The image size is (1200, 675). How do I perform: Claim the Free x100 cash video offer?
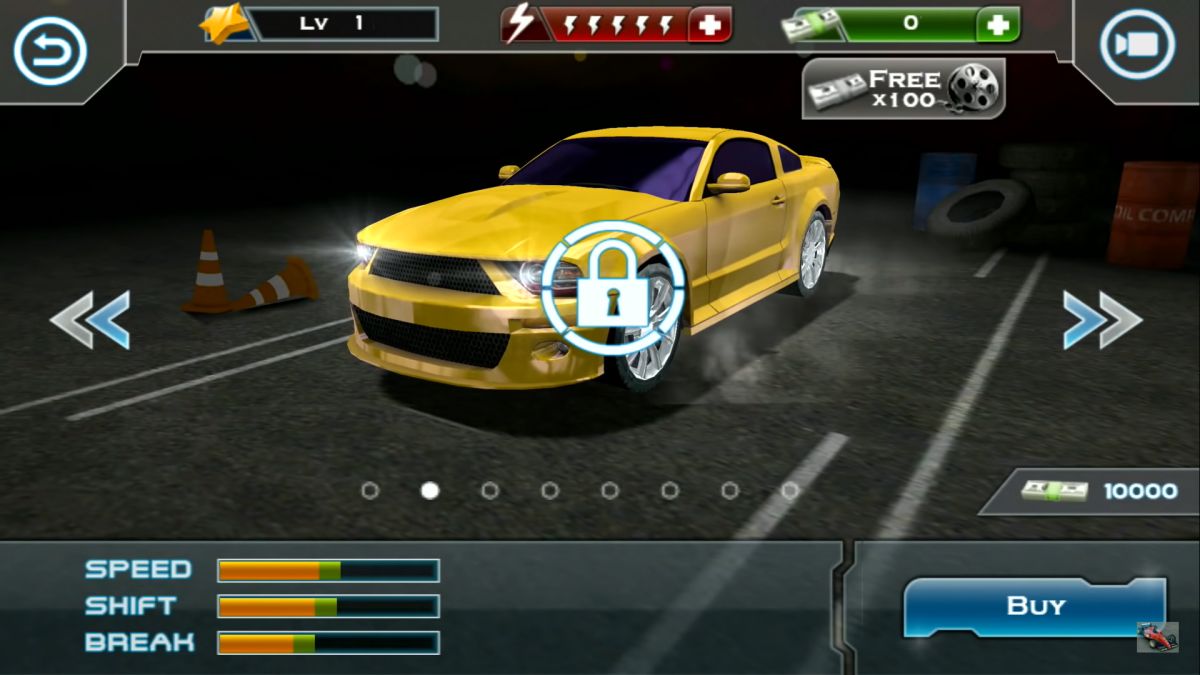903,89
